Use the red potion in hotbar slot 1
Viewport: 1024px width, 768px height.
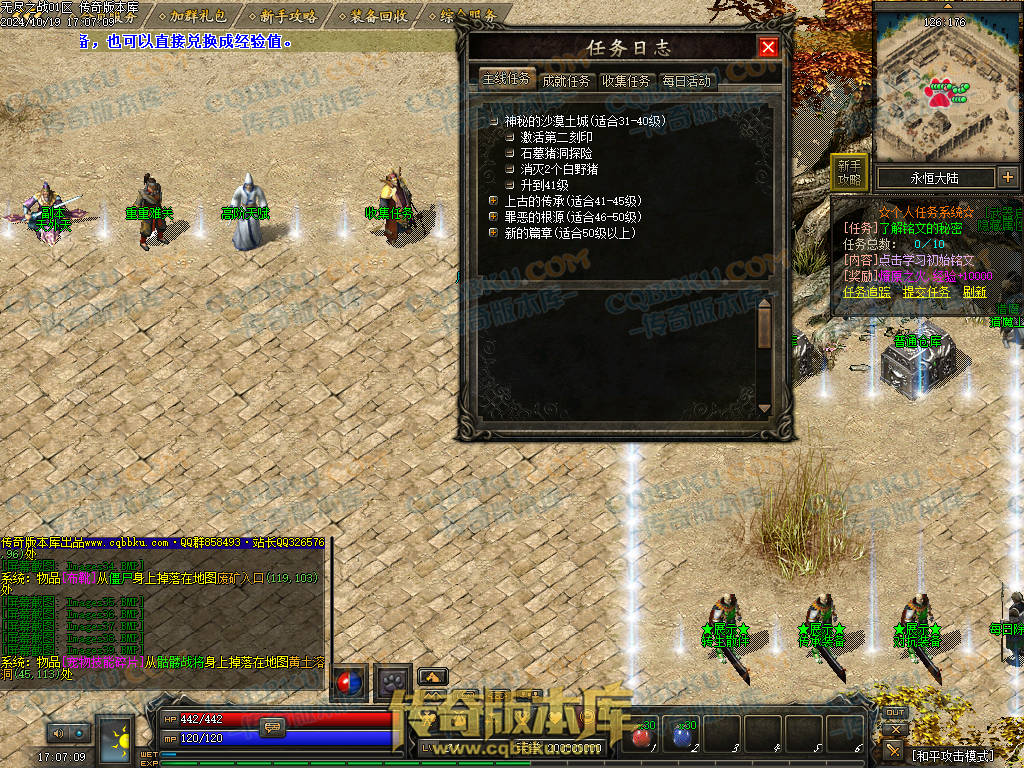point(642,736)
